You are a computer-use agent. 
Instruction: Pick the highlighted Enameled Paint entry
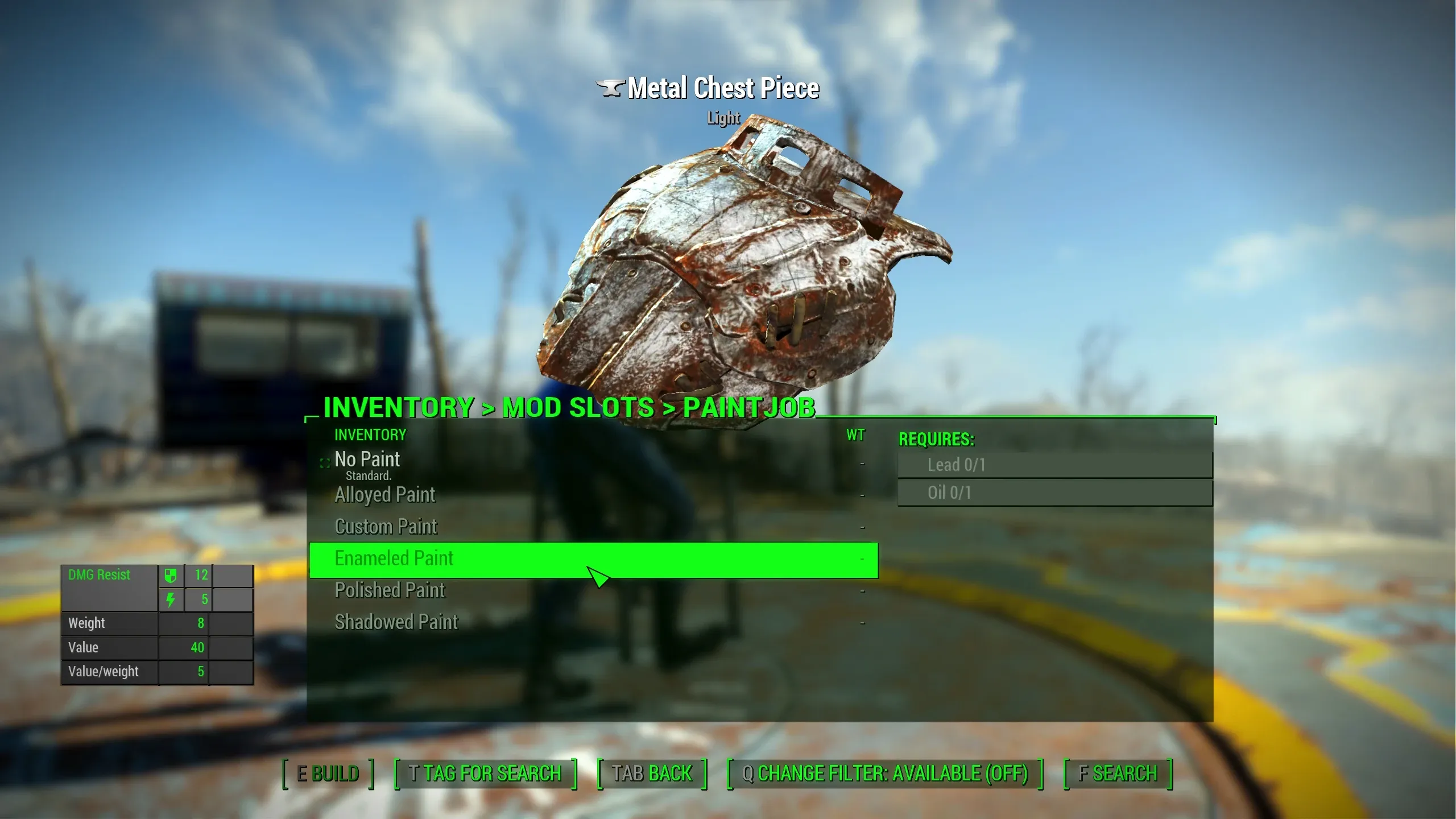click(x=394, y=559)
